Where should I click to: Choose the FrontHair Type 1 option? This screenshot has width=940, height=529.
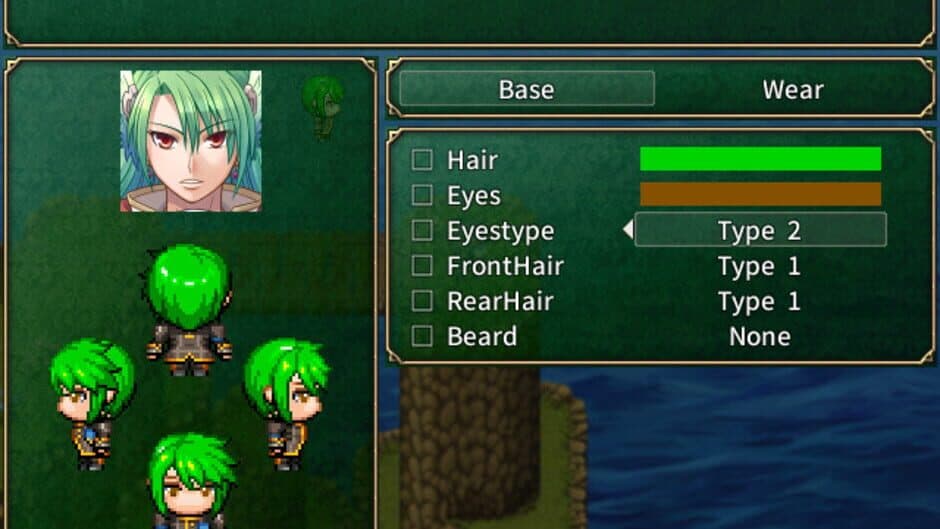pos(760,266)
